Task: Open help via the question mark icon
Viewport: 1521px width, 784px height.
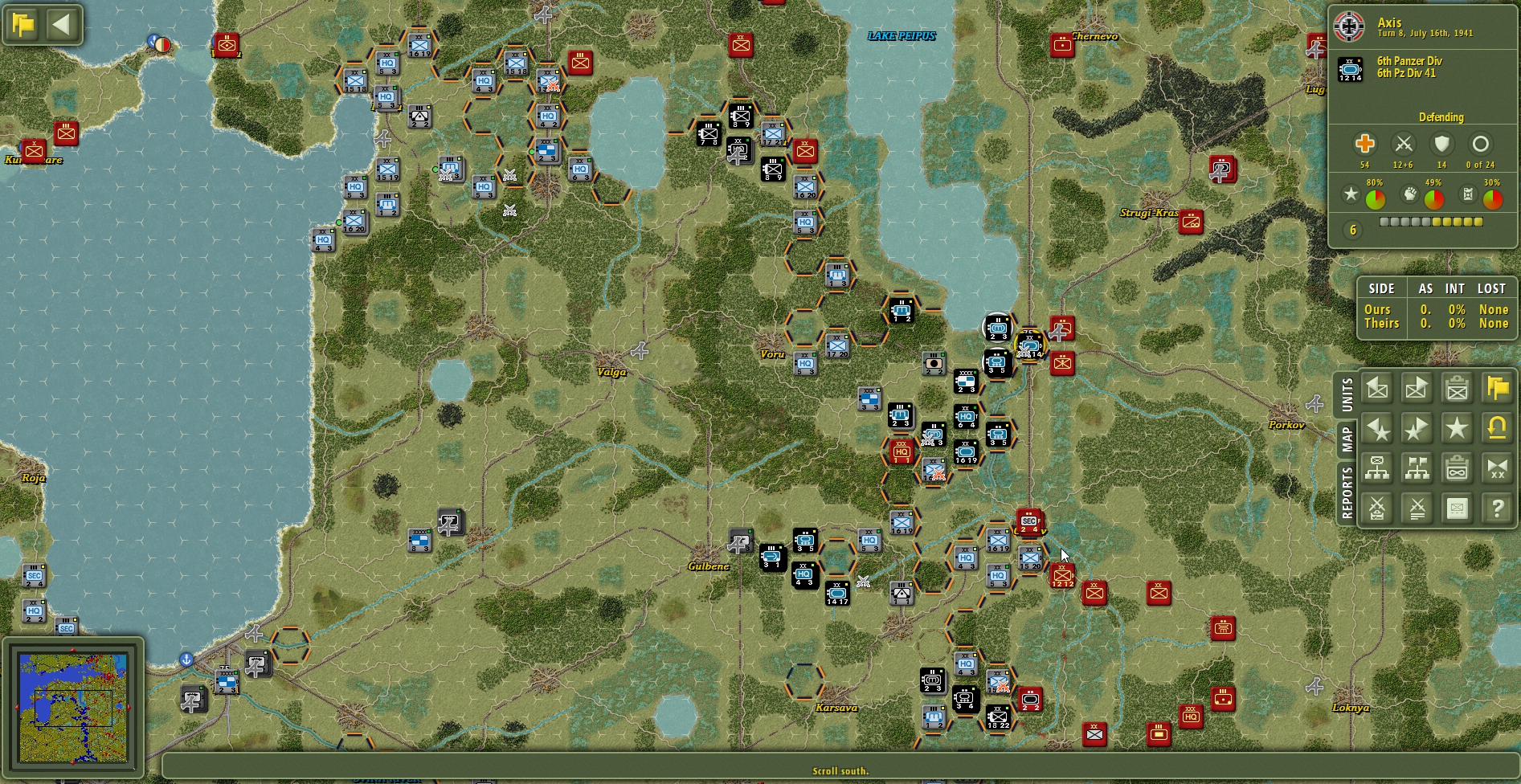Action: (1495, 507)
